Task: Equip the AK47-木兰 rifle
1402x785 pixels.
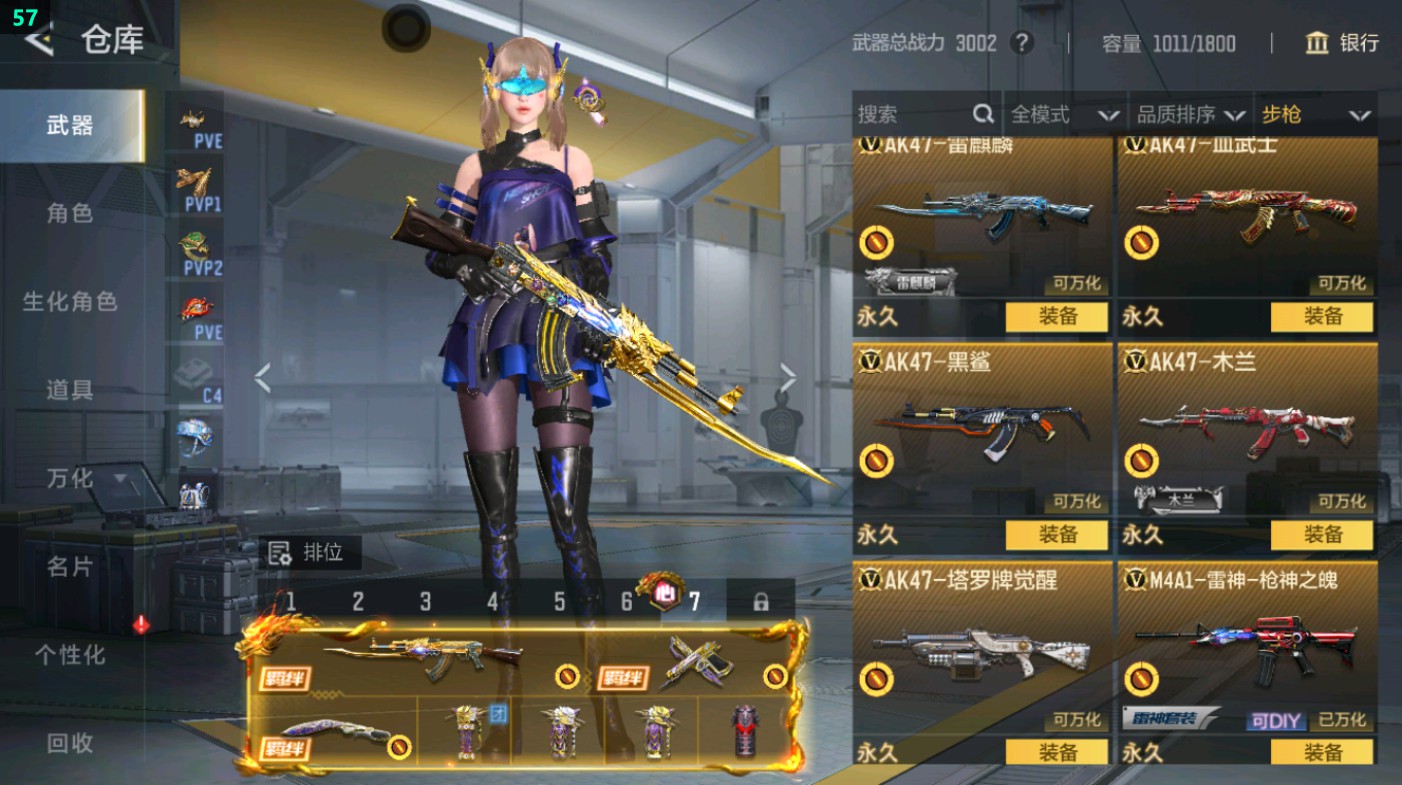Action: click(1322, 535)
